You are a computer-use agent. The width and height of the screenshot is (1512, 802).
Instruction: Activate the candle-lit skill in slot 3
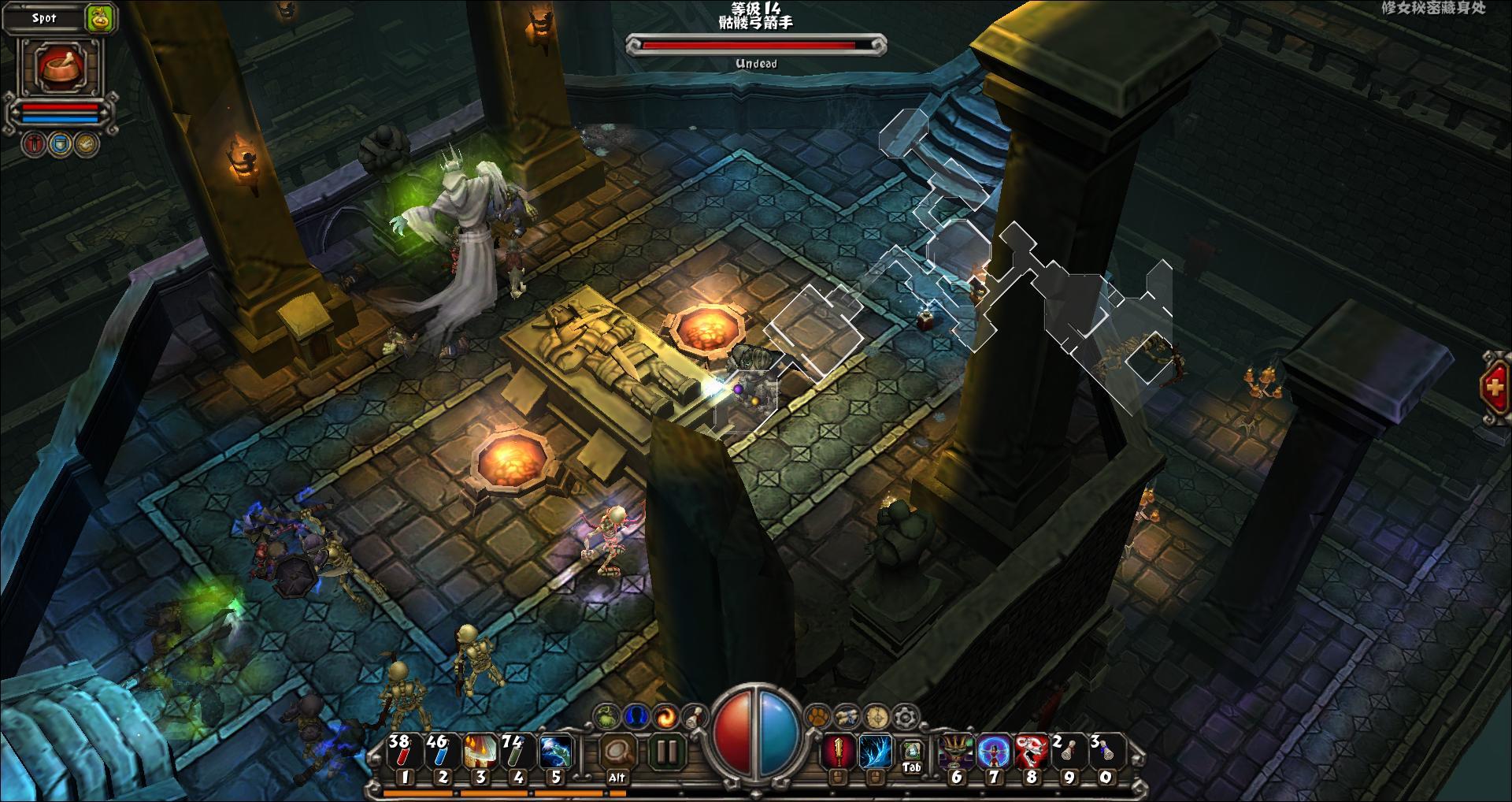(479, 752)
